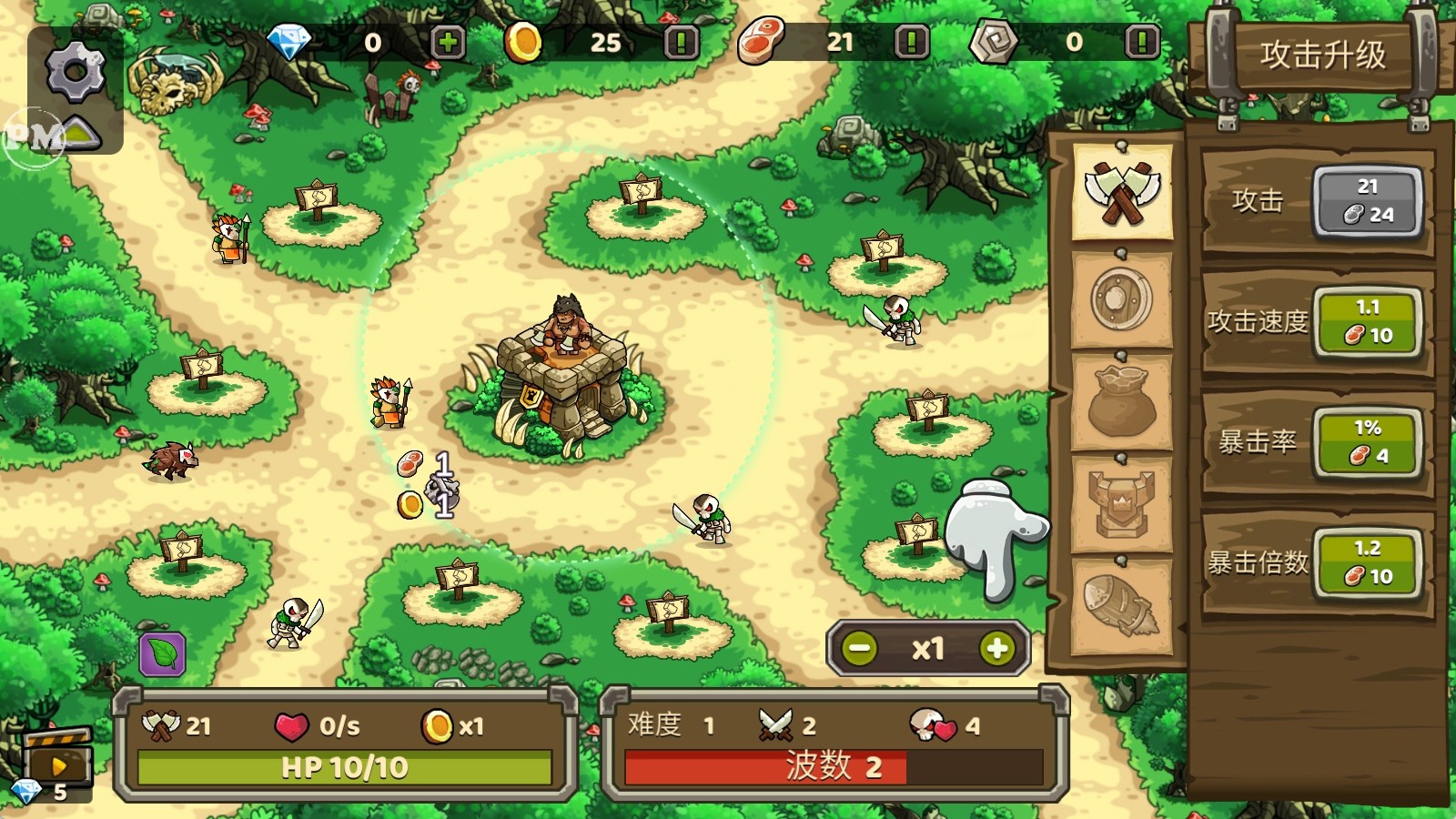Open the money bag upgrade tab
1456x819 pixels.
pyautogui.click(x=1122, y=402)
